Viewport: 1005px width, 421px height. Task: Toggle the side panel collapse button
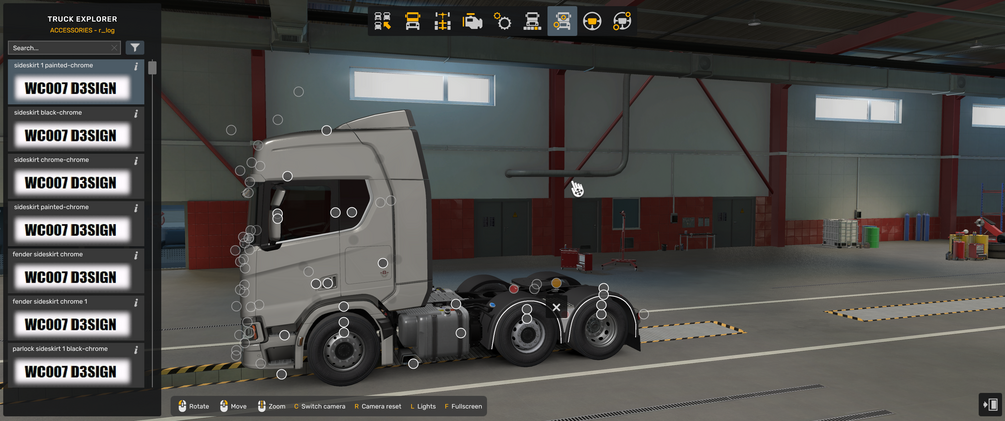(990, 404)
